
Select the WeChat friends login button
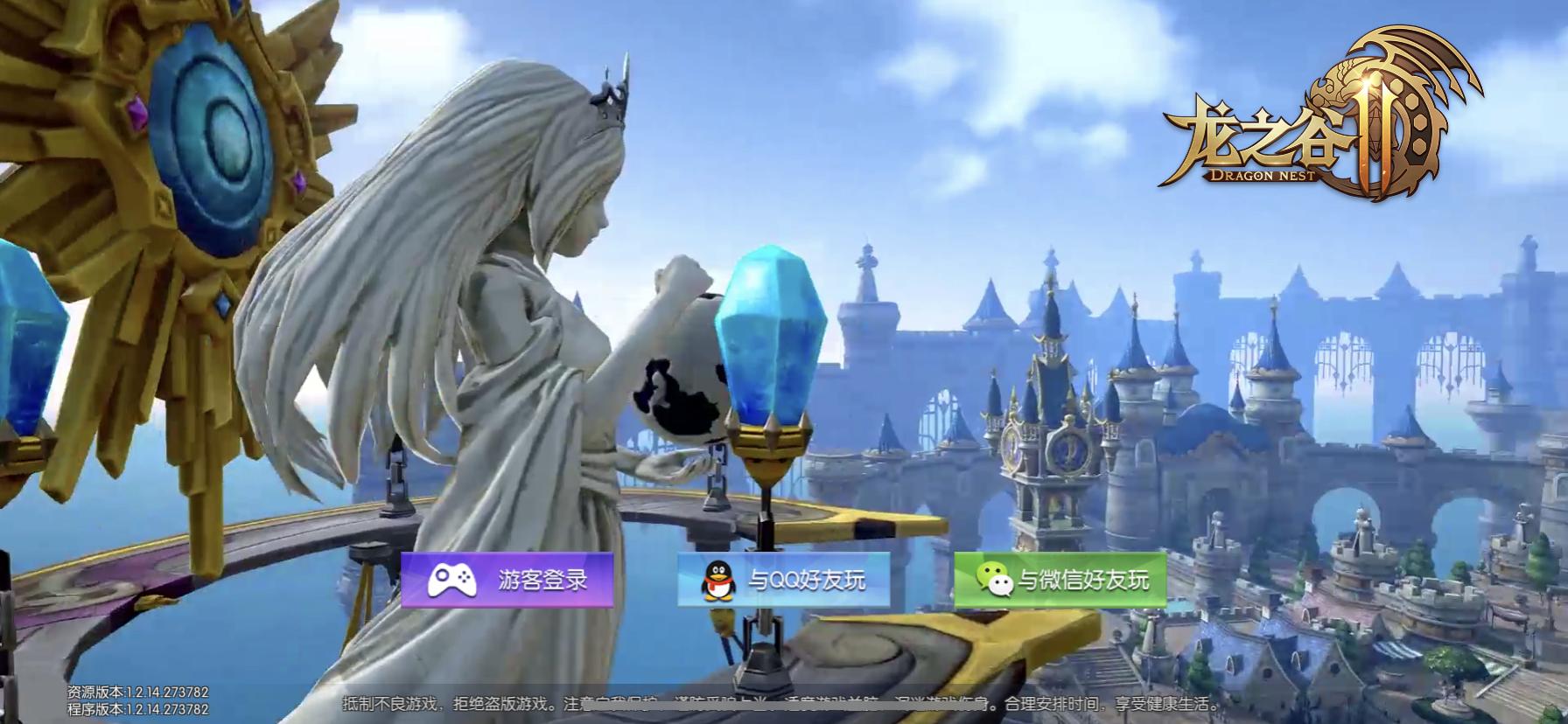point(1060,580)
